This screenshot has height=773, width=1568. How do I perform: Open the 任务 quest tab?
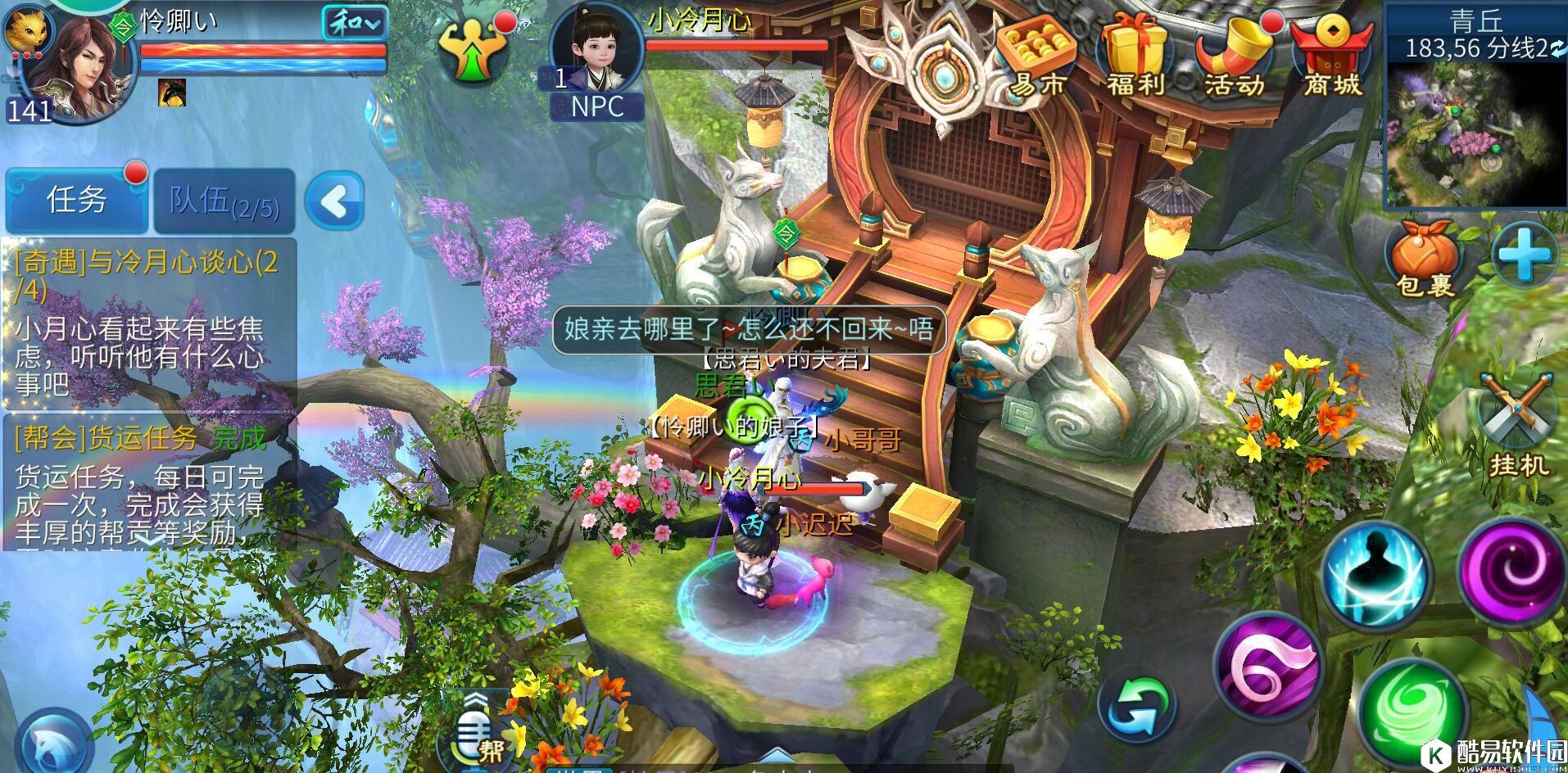[x=76, y=200]
